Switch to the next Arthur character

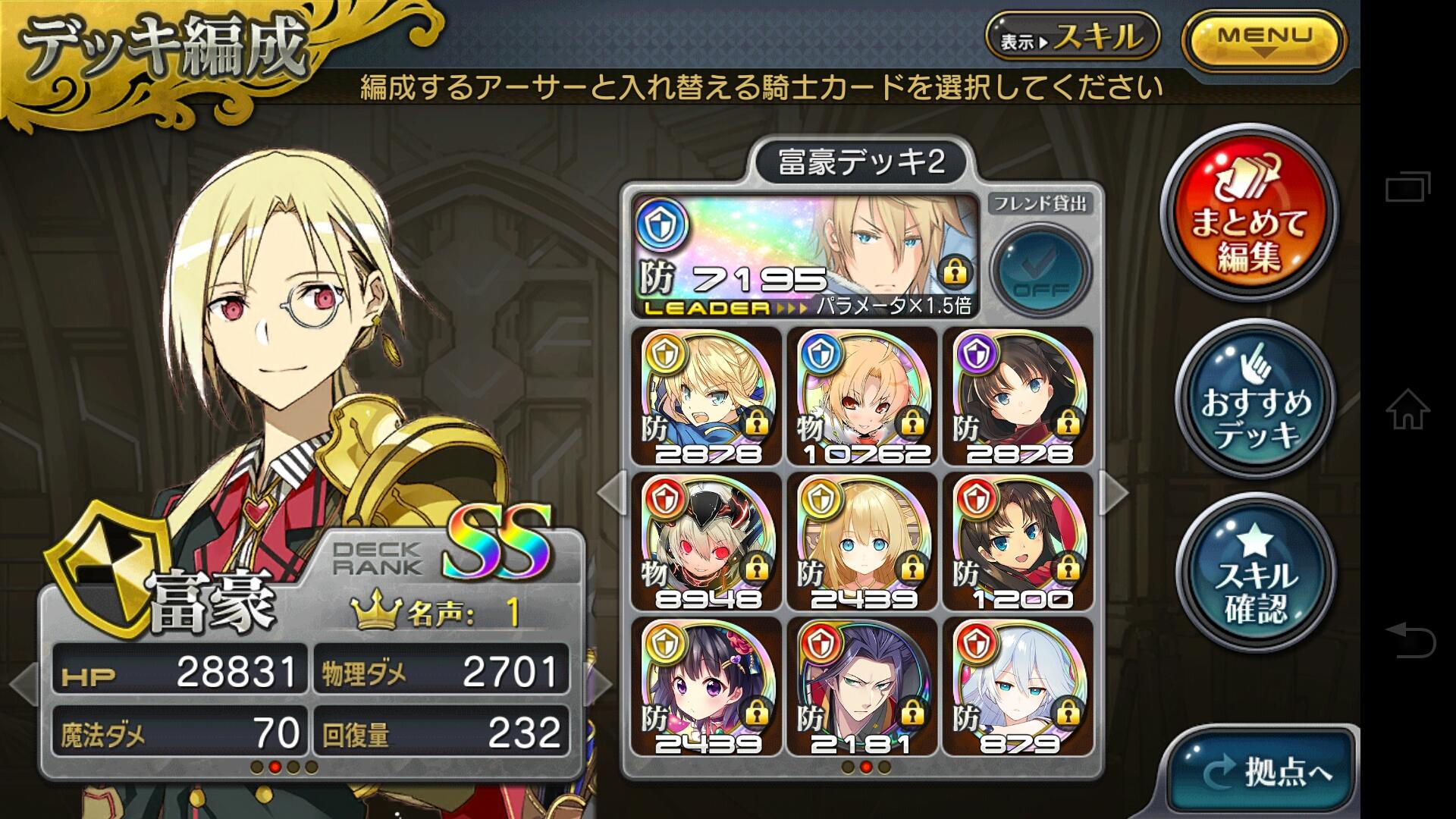click(601, 682)
